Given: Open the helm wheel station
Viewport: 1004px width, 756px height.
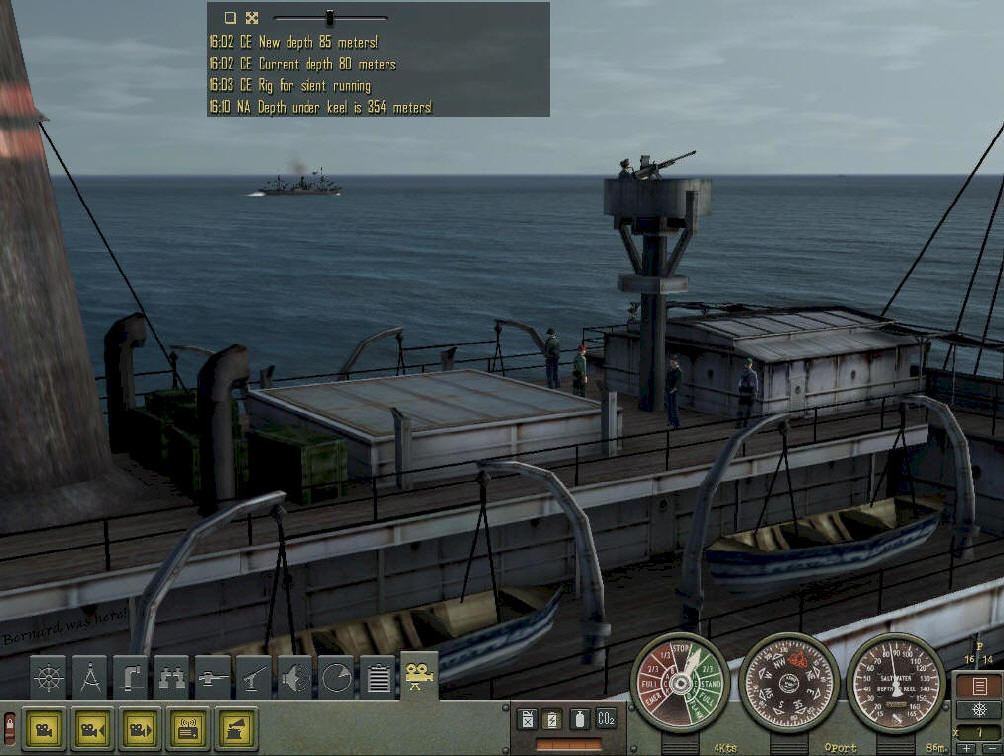Looking at the screenshot, I should click(x=48, y=679).
